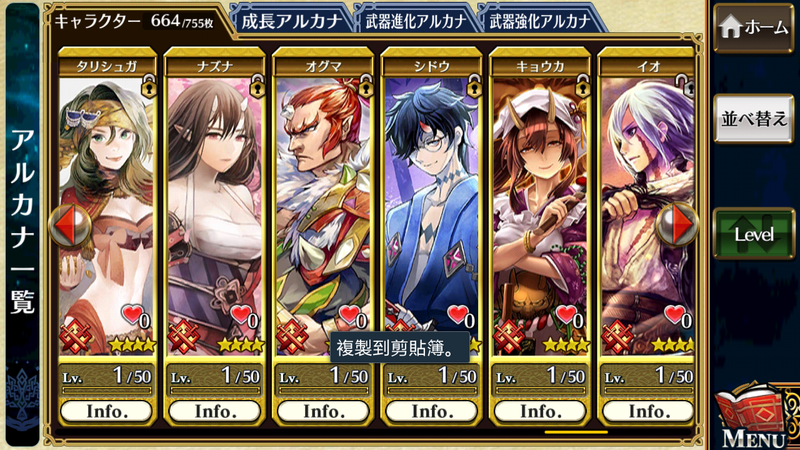Toggle the Level sort order button

point(754,233)
